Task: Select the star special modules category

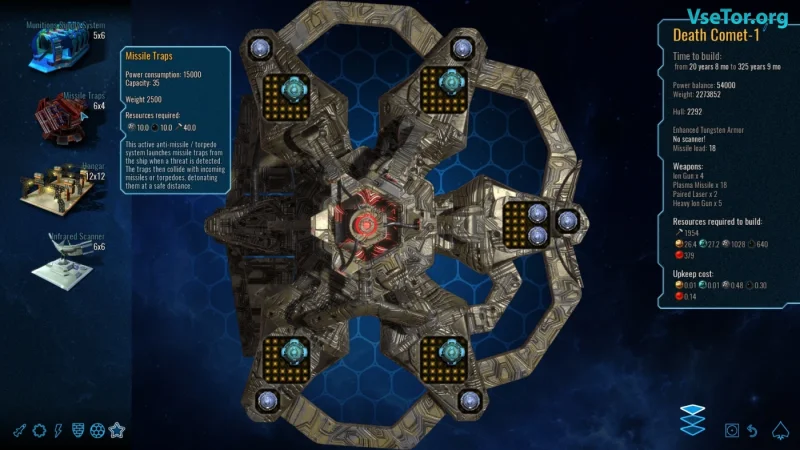Action: (117, 430)
